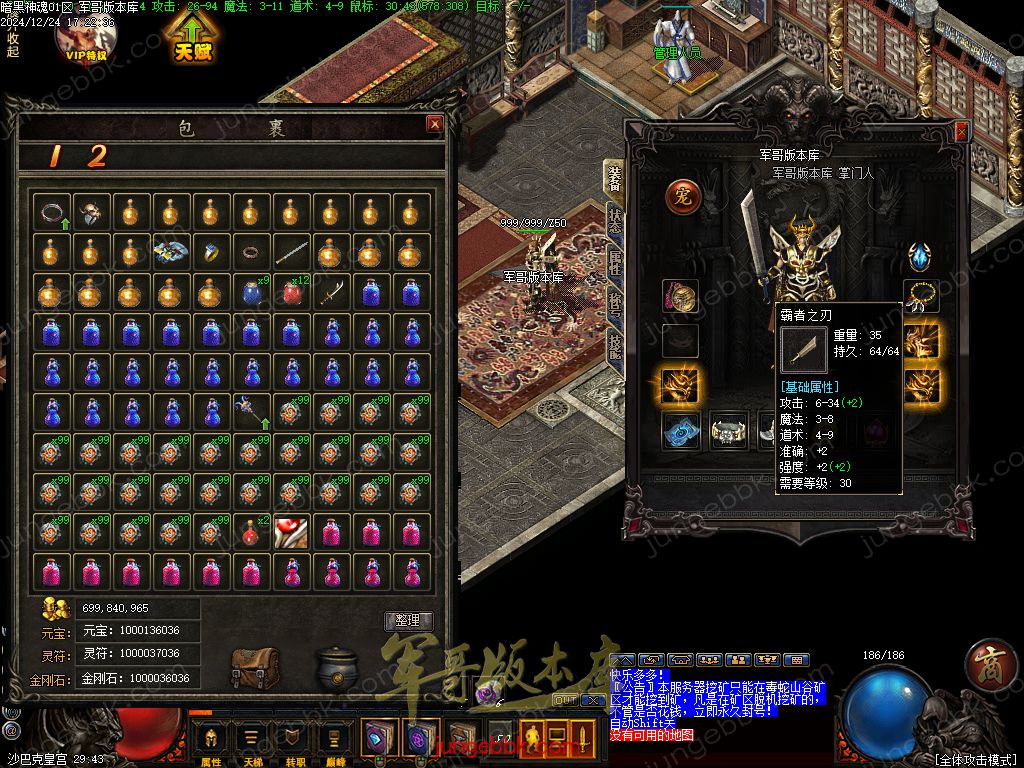Image resolution: width=1024 pixels, height=768 pixels.
Task: Click the round 商 shop button
Action: [990, 667]
